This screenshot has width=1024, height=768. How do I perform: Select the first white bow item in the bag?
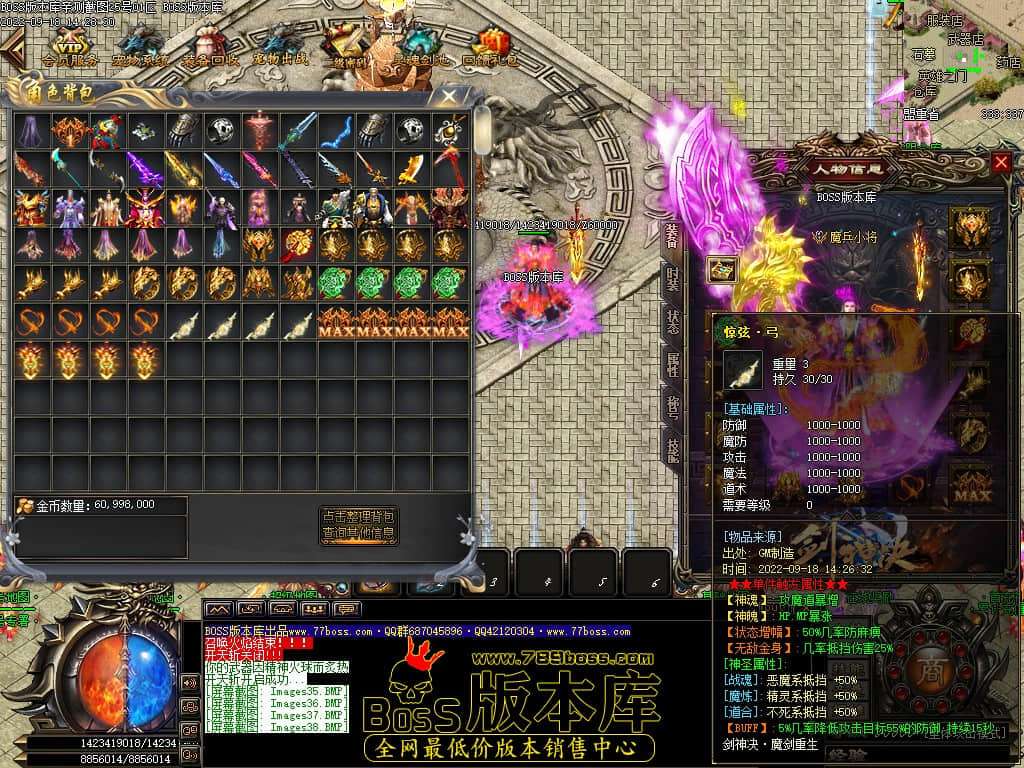tap(183, 322)
